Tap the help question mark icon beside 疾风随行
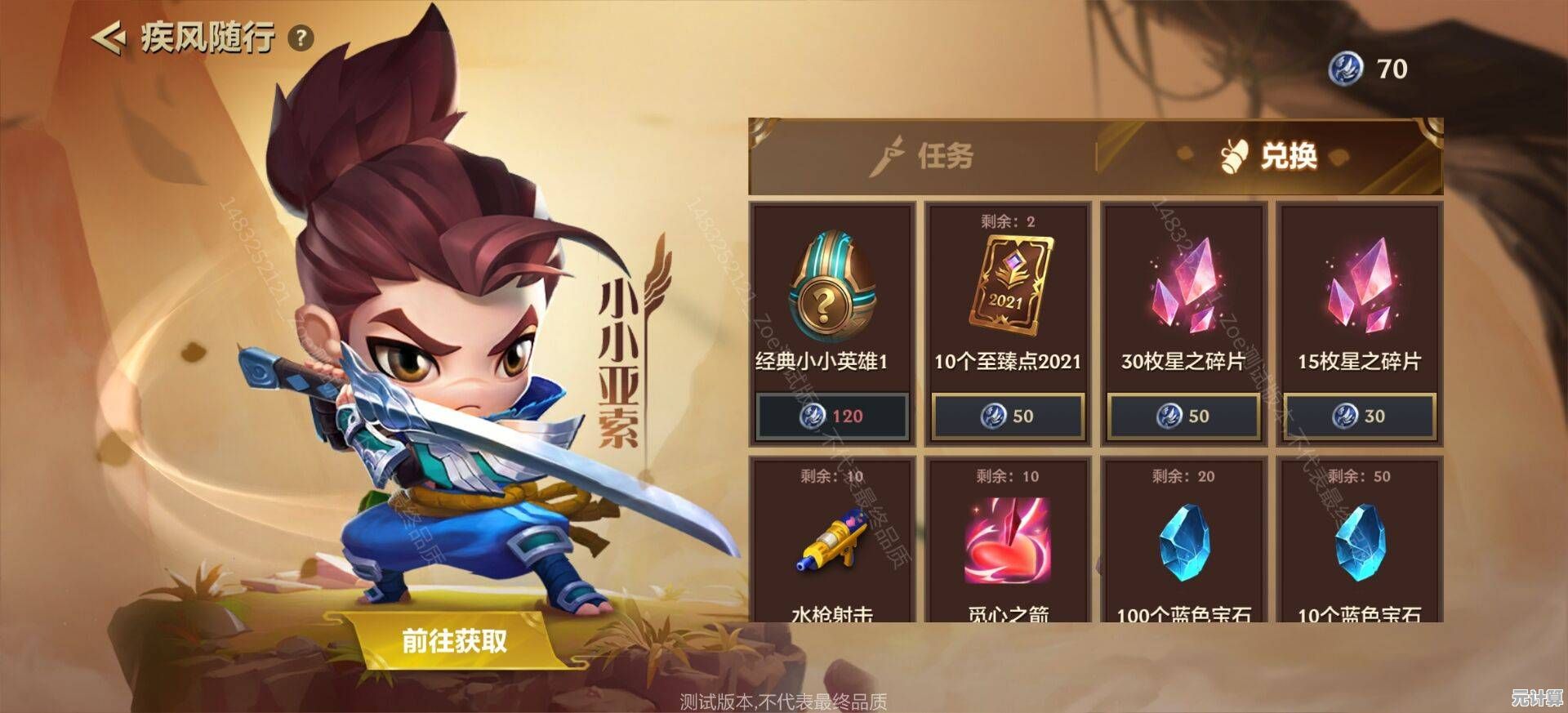Viewport: 1568px width, 713px height. tap(302, 36)
